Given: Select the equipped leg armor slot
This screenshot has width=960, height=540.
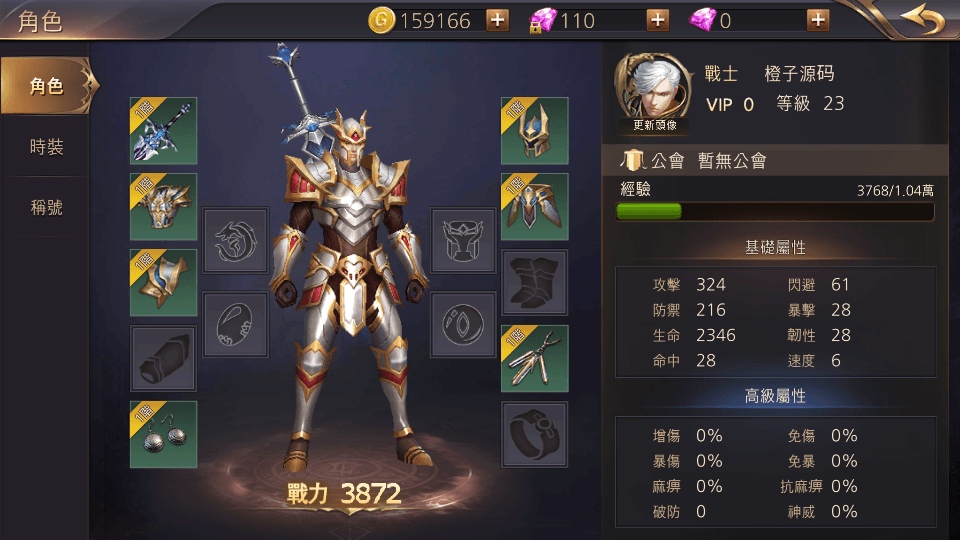Looking at the screenshot, I should (x=535, y=358).
